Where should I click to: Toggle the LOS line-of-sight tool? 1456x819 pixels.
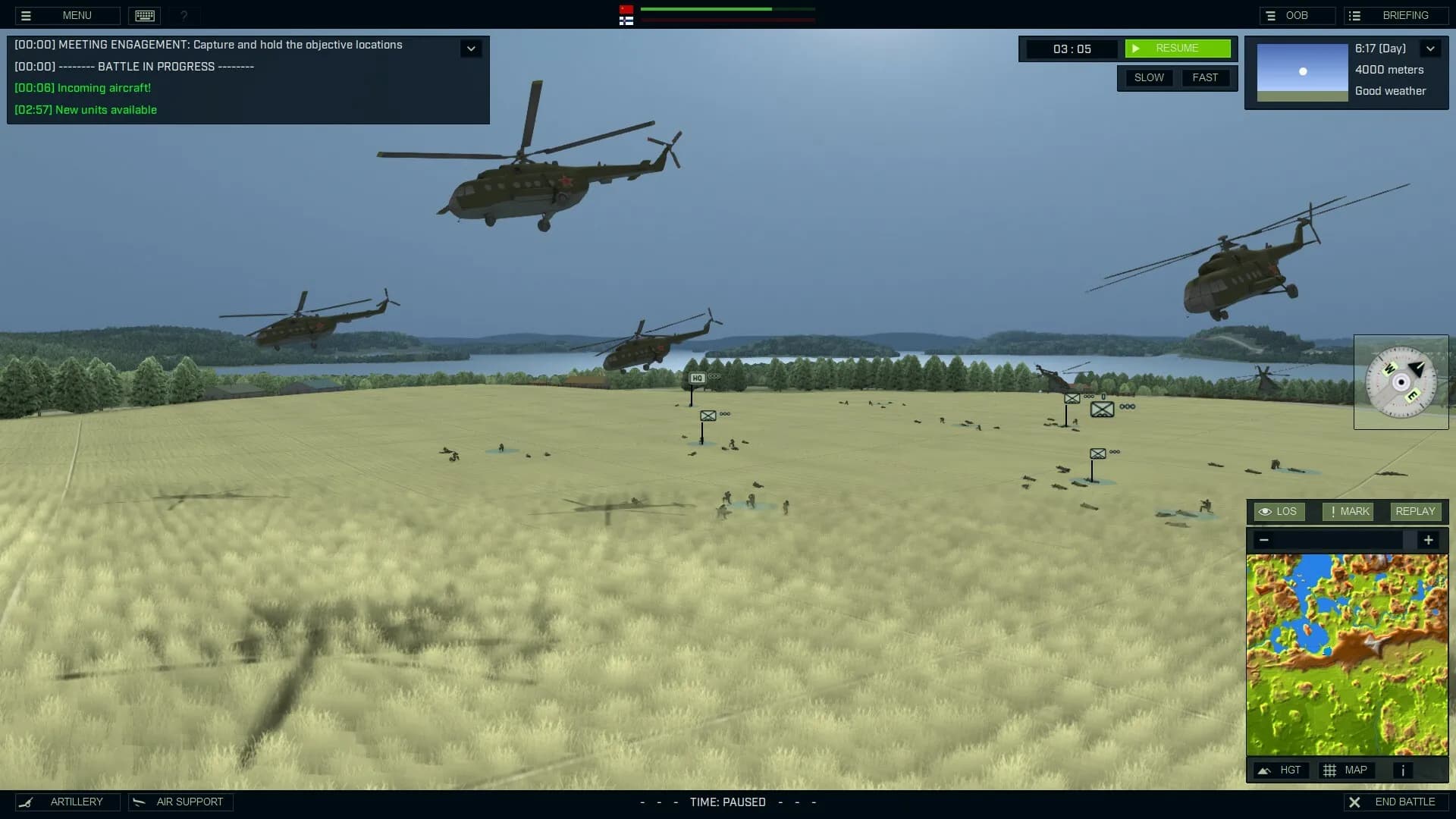point(1279,512)
